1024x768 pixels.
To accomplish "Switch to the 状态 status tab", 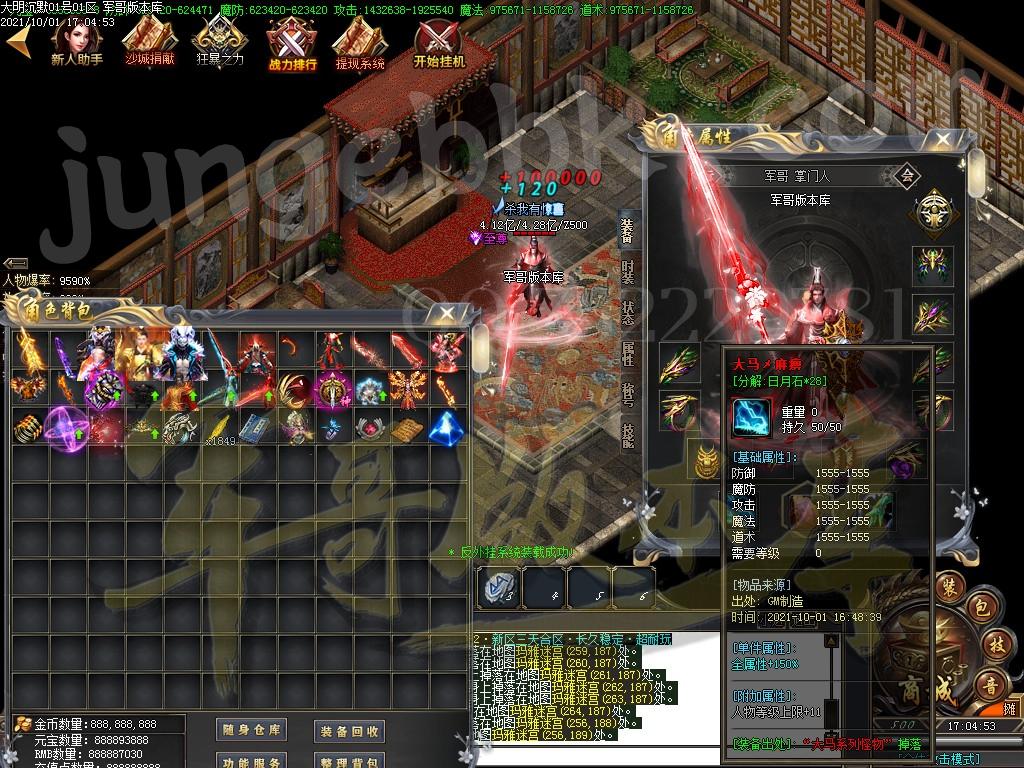I will [627, 313].
